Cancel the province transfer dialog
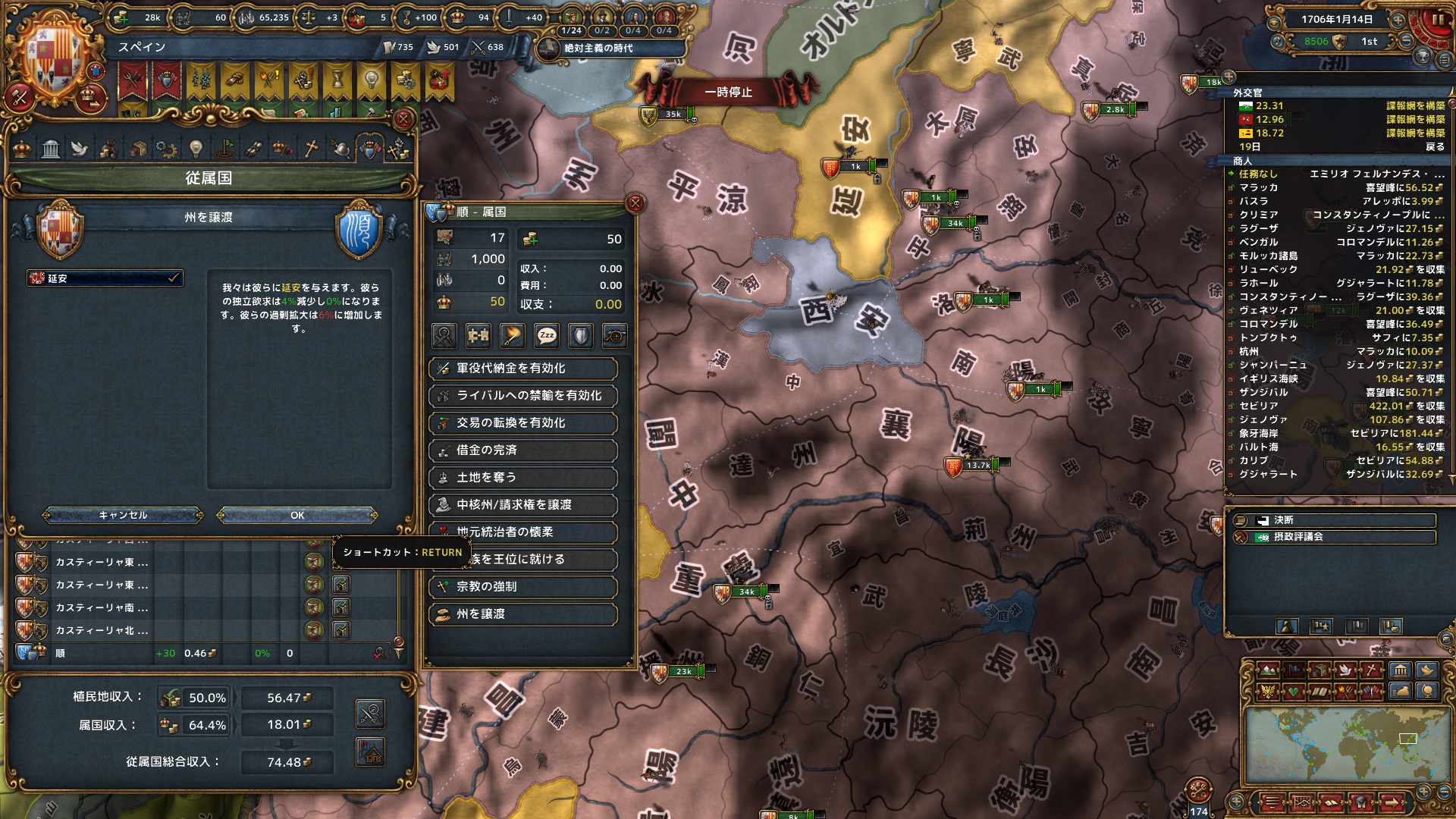Viewport: 1456px width, 819px height. pyautogui.click(x=123, y=516)
